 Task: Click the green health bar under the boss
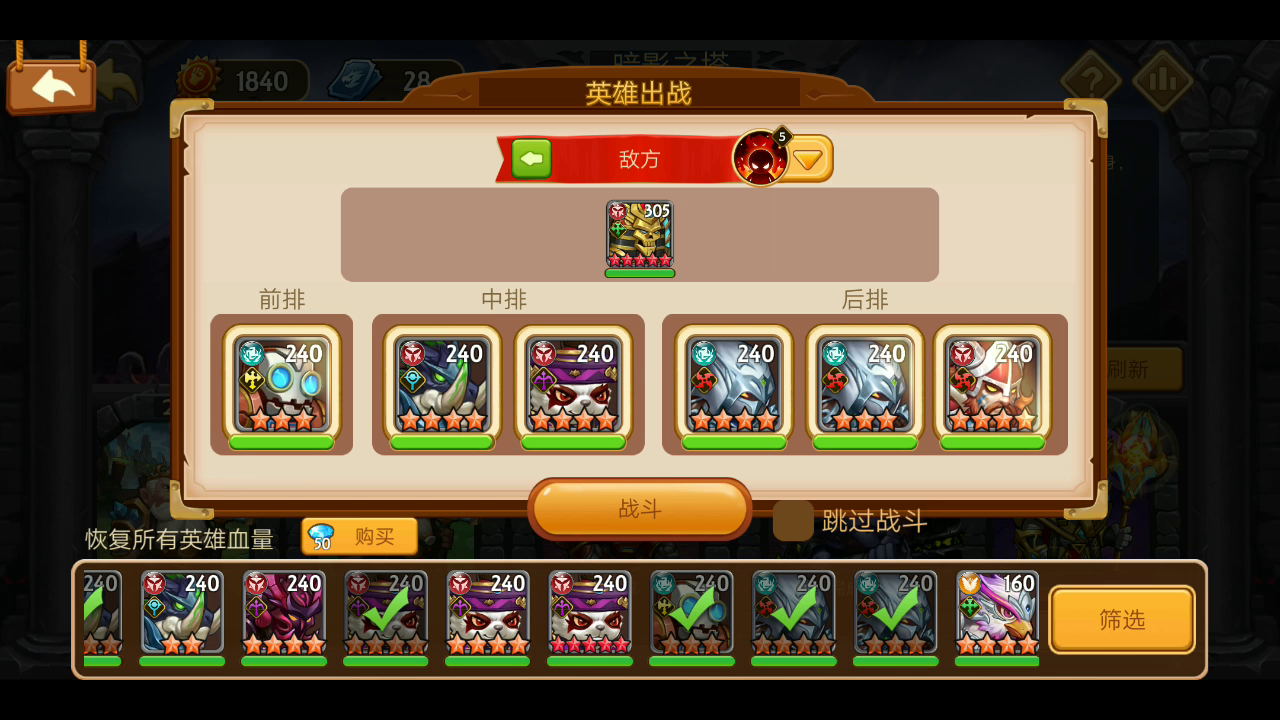click(x=640, y=272)
